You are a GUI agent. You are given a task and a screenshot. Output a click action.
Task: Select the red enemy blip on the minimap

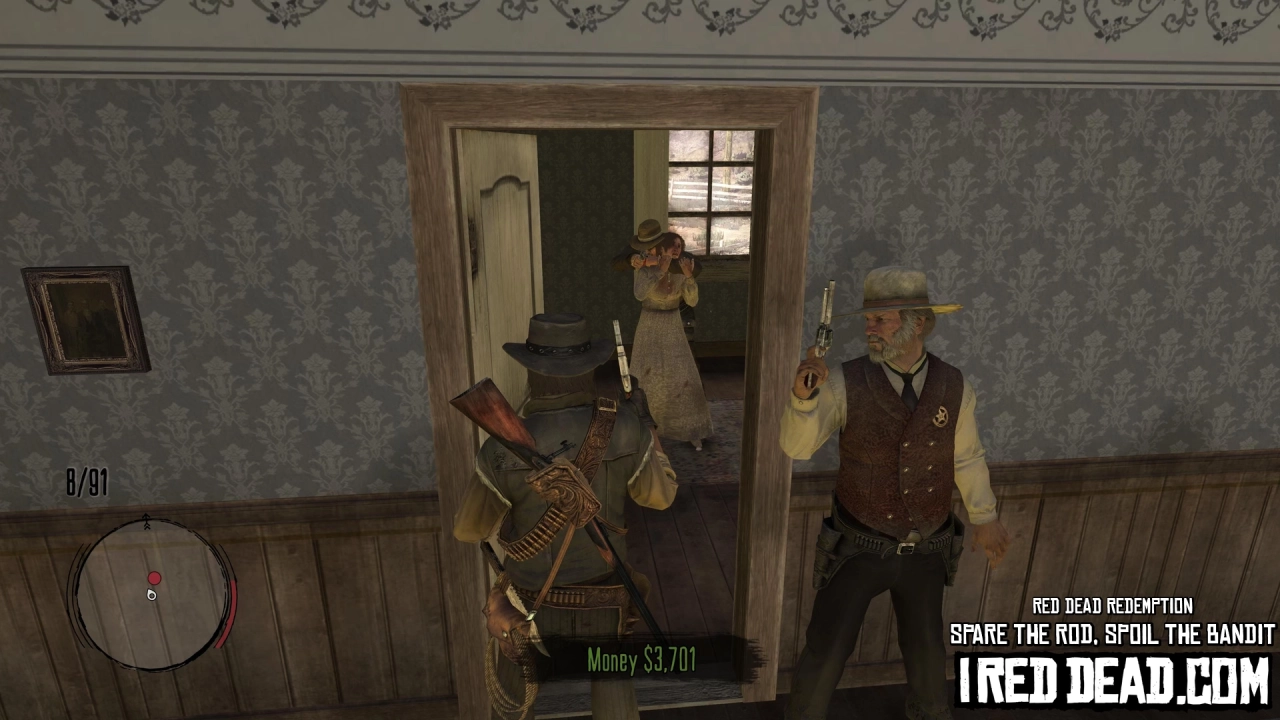click(x=154, y=577)
